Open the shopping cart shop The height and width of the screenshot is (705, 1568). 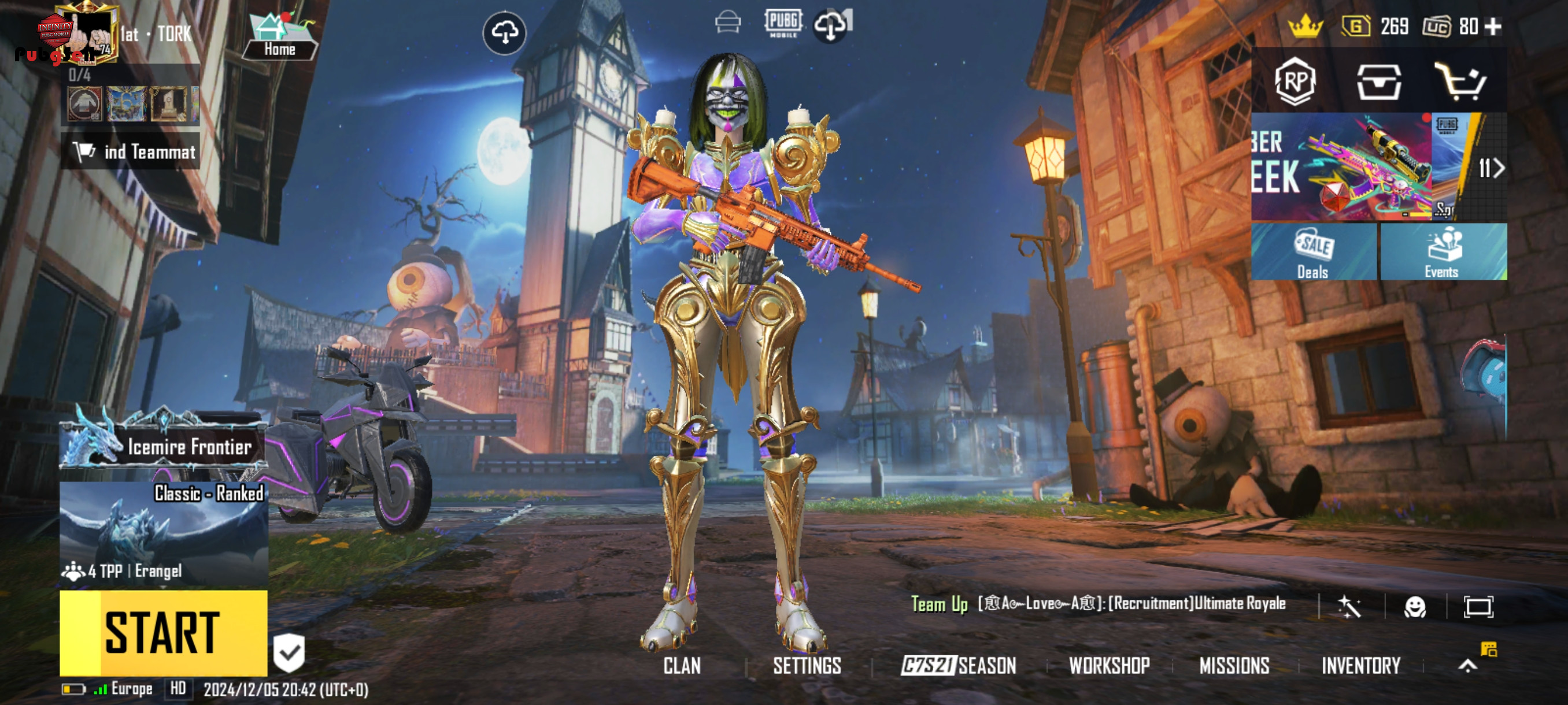pyautogui.click(x=1461, y=81)
